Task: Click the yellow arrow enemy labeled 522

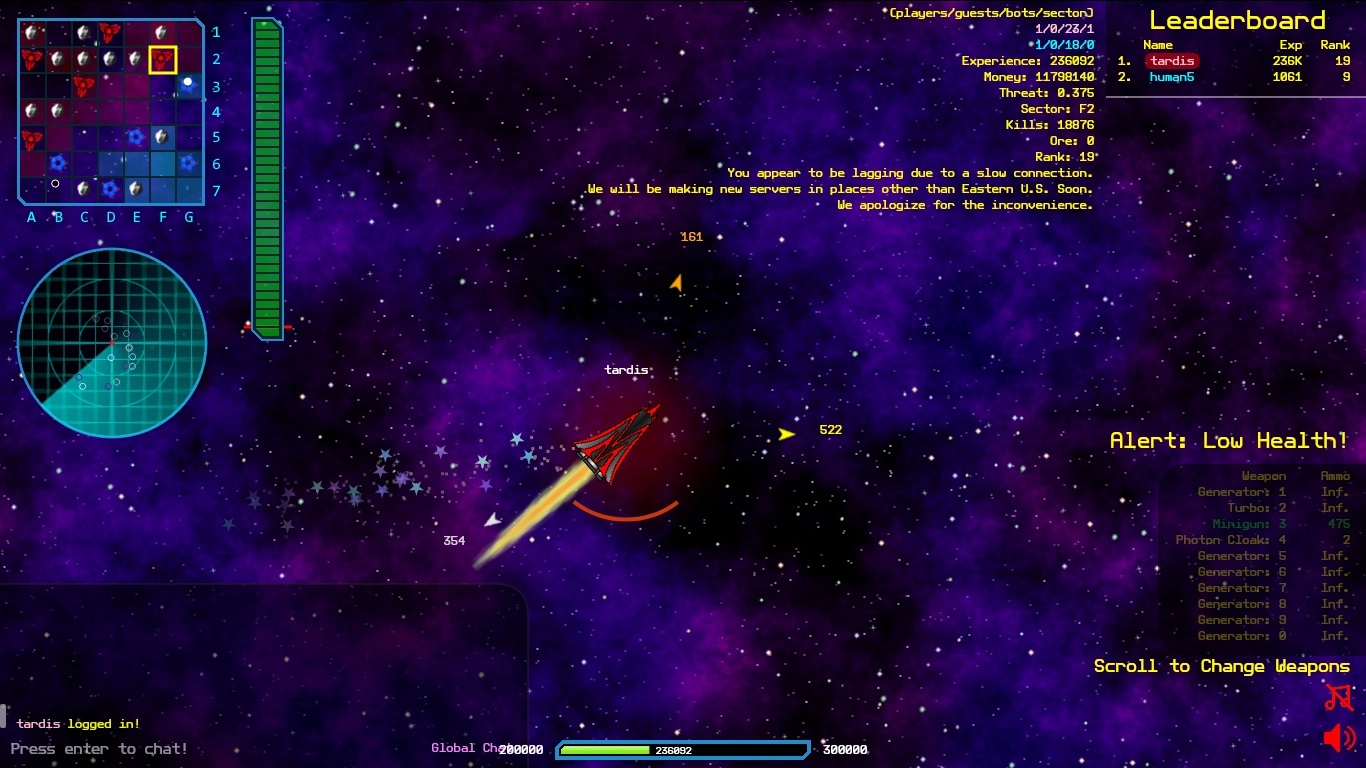Action: [786, 432]
